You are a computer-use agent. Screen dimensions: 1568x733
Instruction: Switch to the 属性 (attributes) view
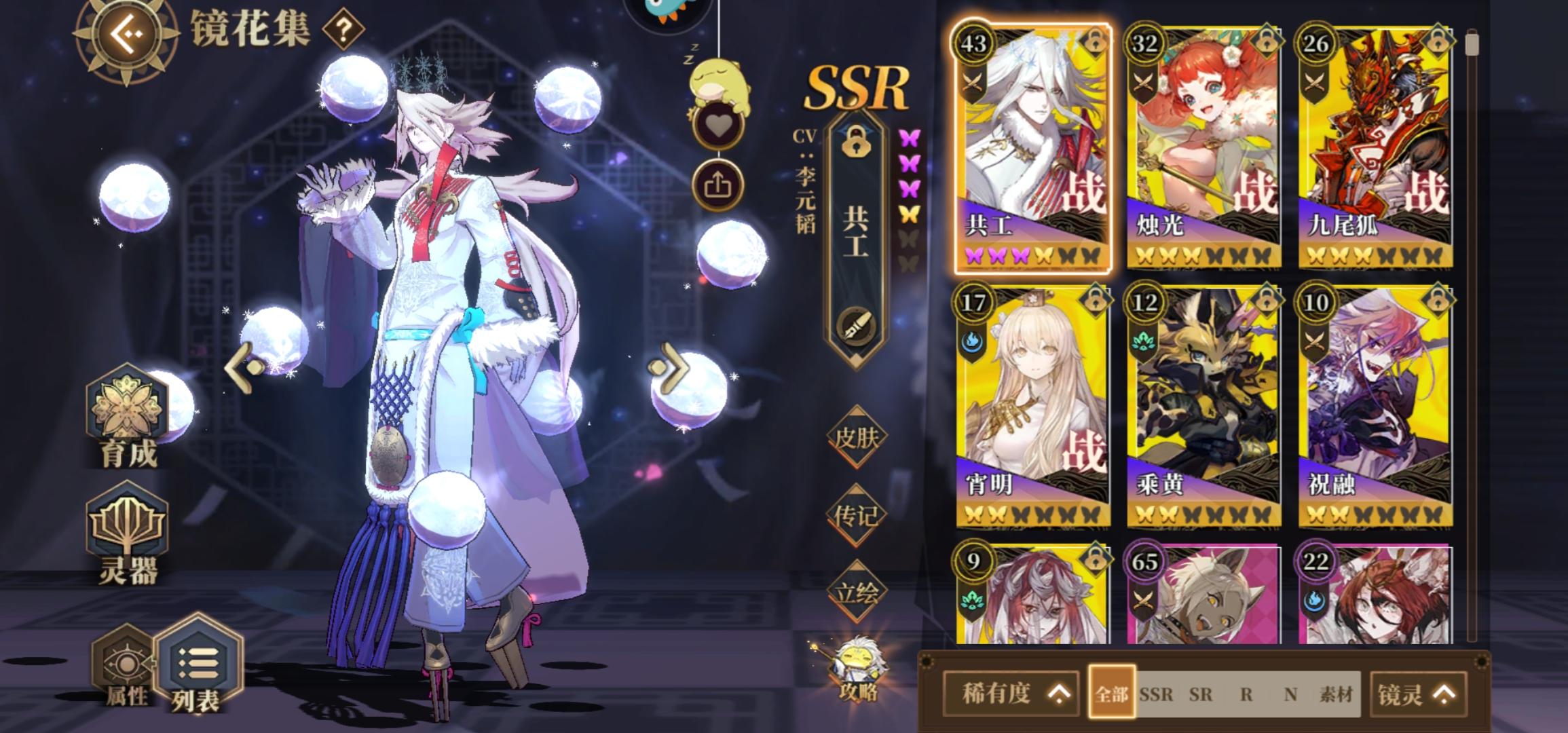[124, 667]
